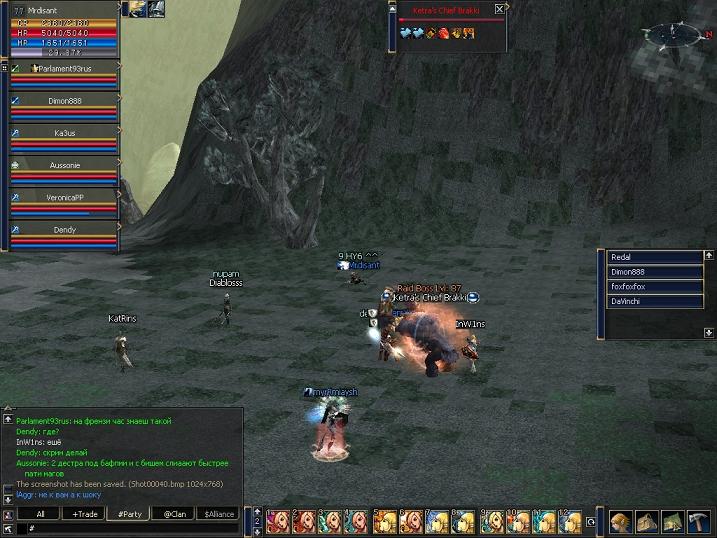The image size is (717, 538).
Task: Choose foxfoxfox in the right-side name list
Action: pos(655,286)
